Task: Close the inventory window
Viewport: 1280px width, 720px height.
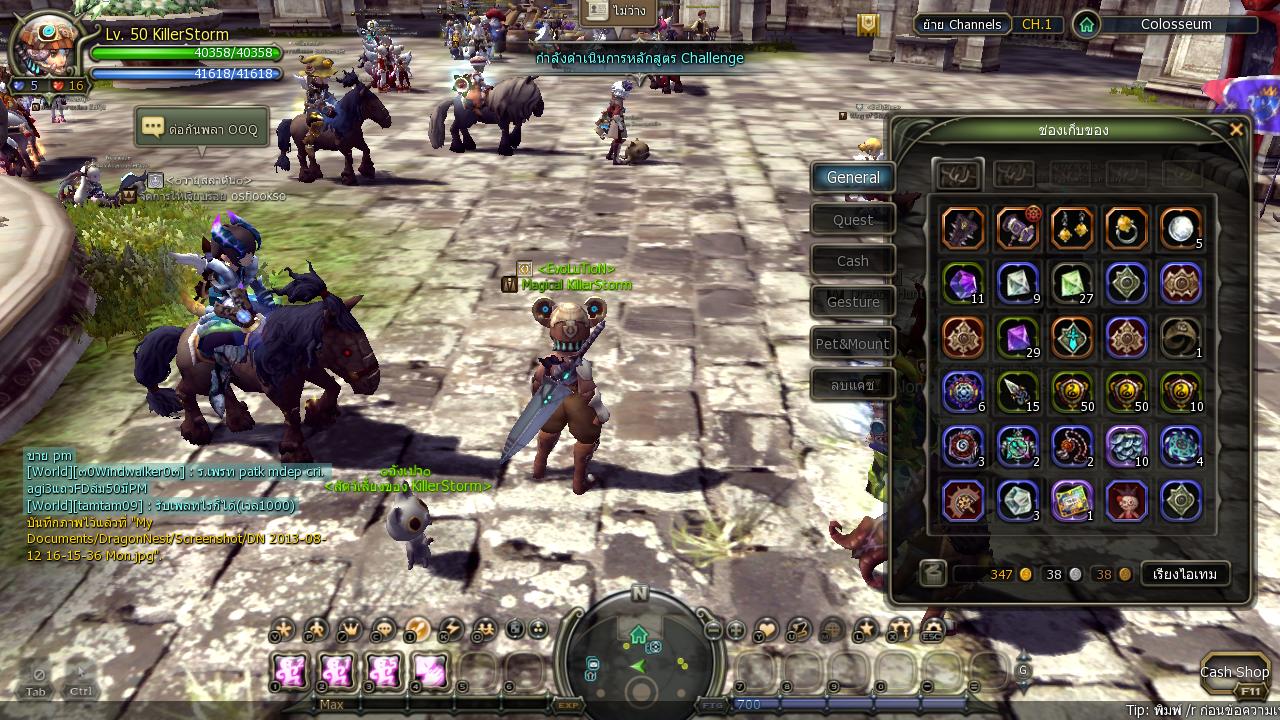Action: (x=1236, y=130)
